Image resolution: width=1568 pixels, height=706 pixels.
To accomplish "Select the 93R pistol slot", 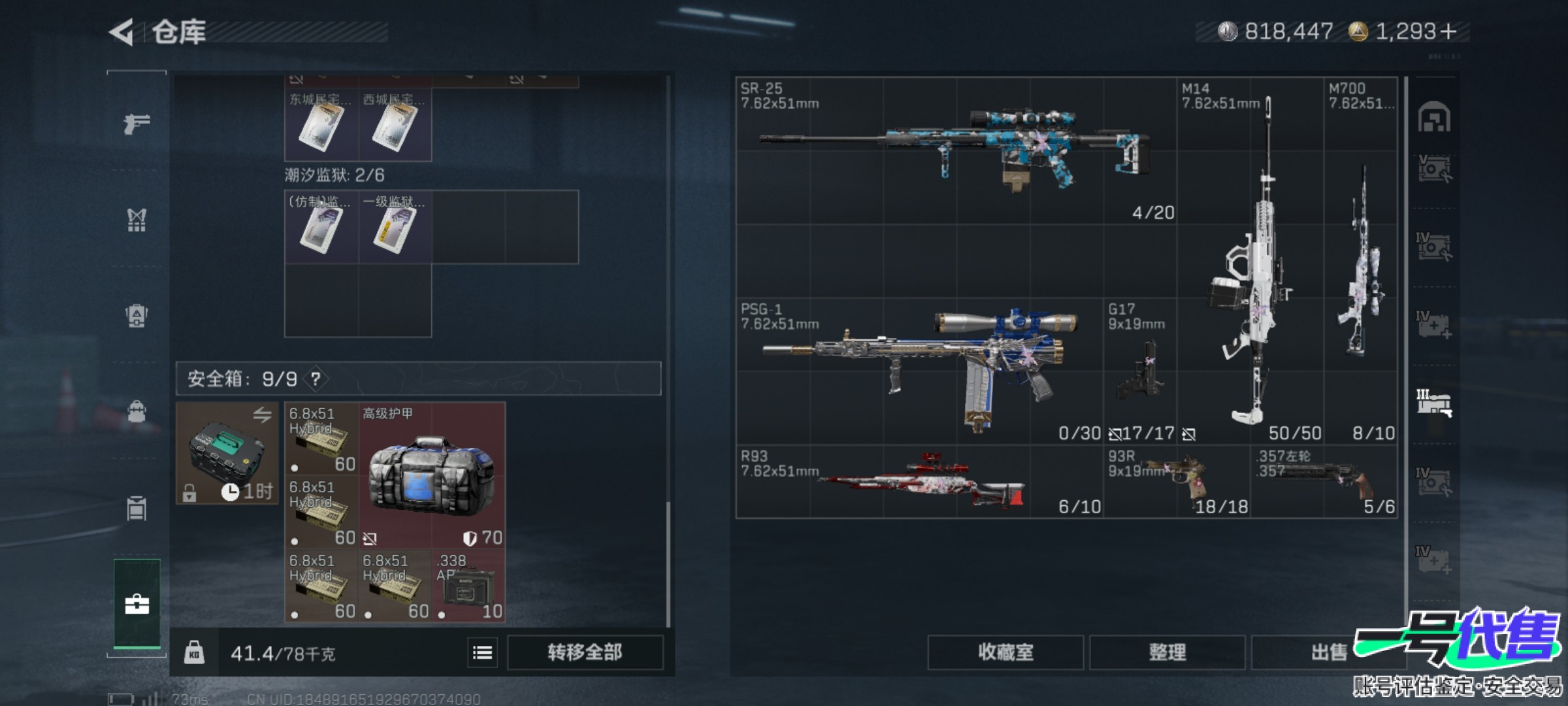I will pyautogui.click(x=1176, y=482).
